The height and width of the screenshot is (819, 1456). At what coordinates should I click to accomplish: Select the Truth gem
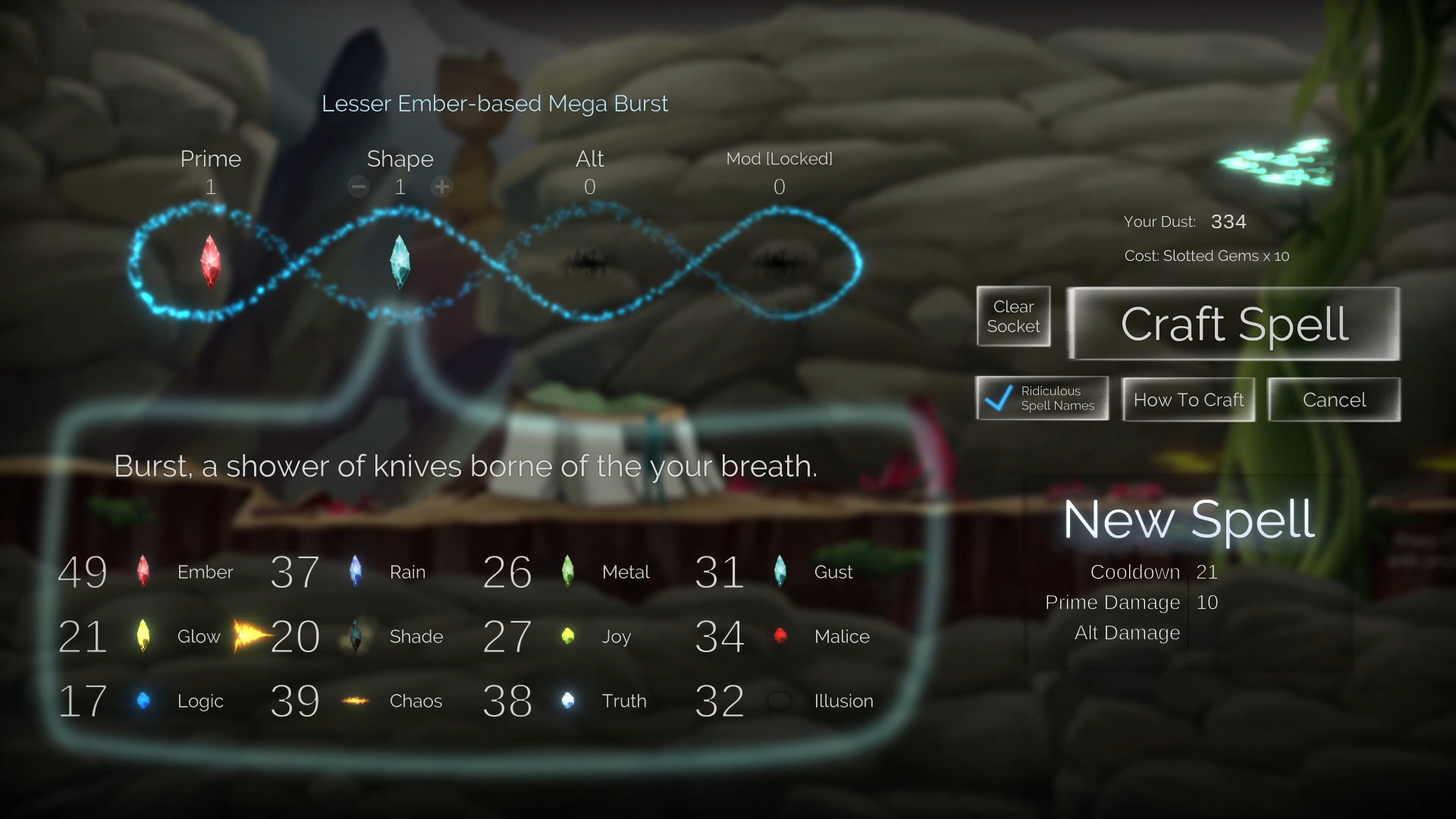pyautogui.click(x=569, y=701)
